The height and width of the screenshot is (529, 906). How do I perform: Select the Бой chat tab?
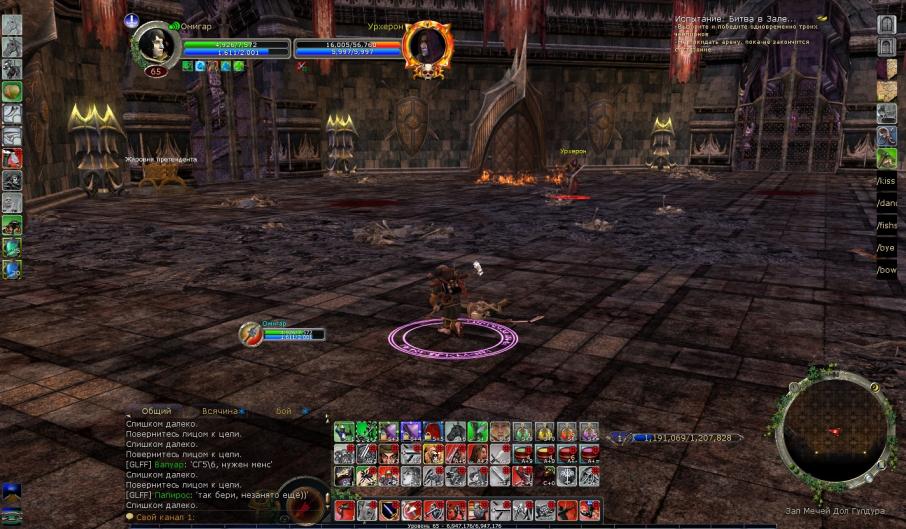(284, 411)
